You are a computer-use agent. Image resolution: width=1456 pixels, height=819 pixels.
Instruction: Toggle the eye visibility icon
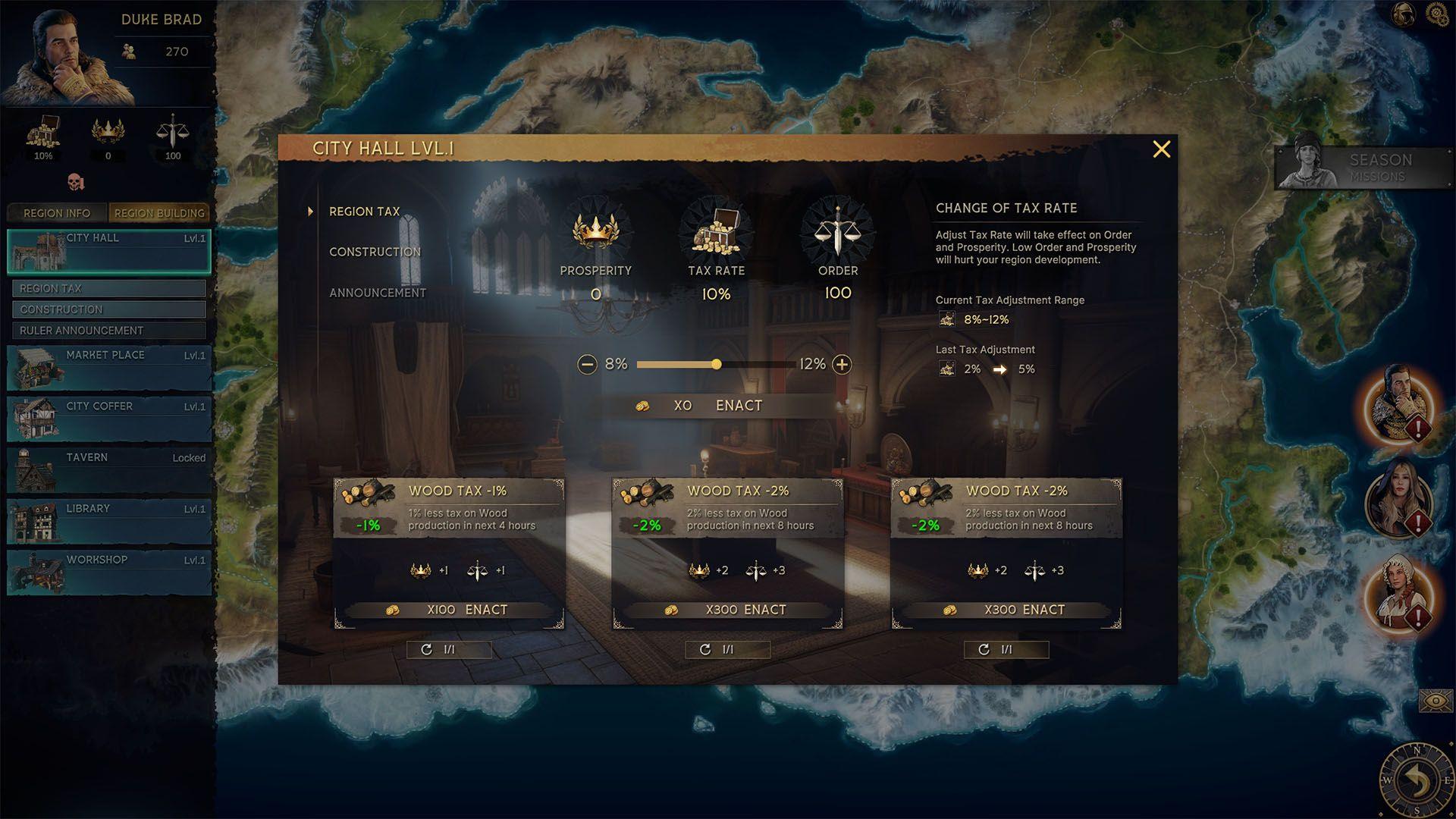1435,701
